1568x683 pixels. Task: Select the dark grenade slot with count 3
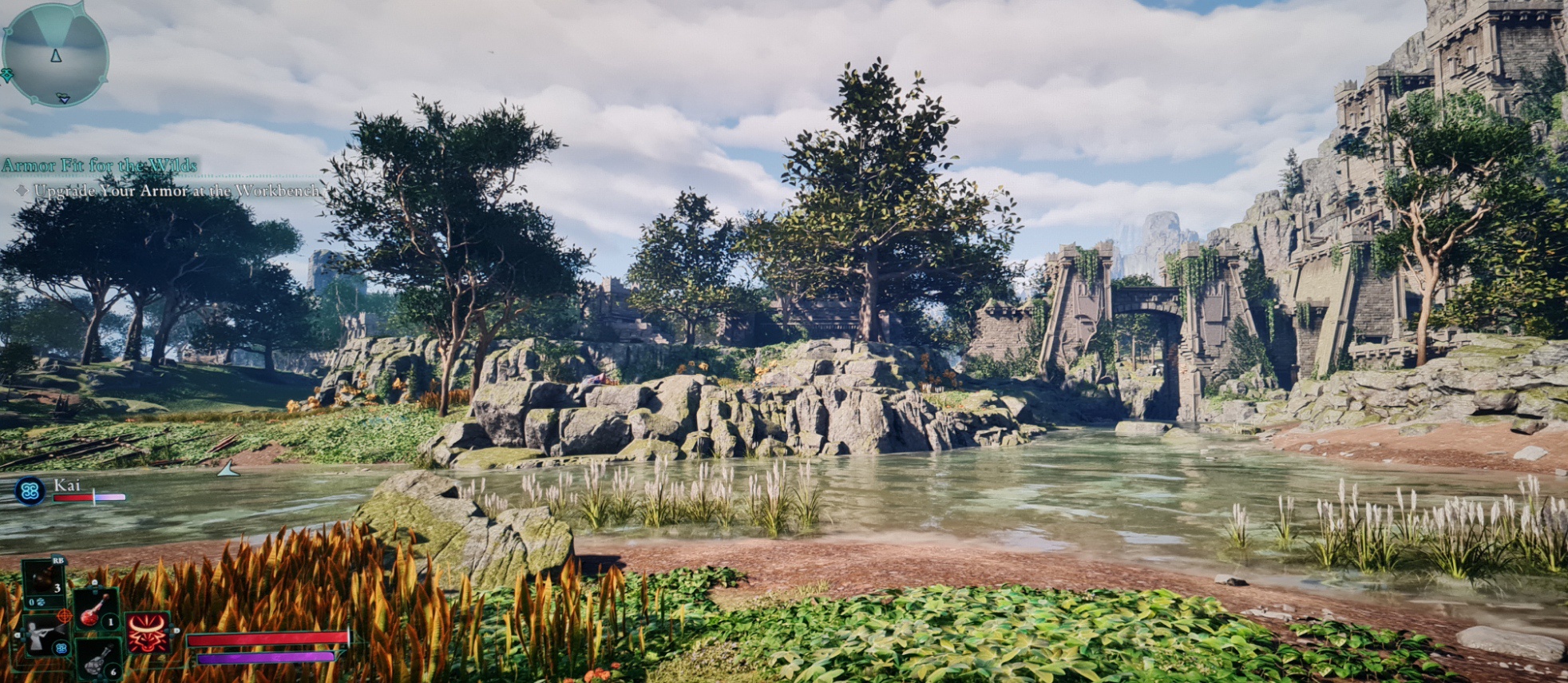point(44,578)
